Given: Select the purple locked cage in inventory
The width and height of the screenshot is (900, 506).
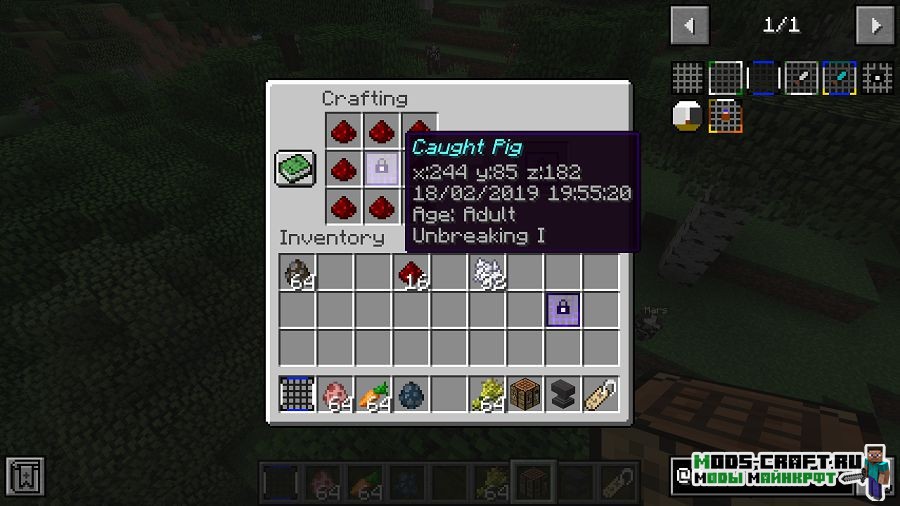Looking at the screenshot, I should [x=563, y=310].
